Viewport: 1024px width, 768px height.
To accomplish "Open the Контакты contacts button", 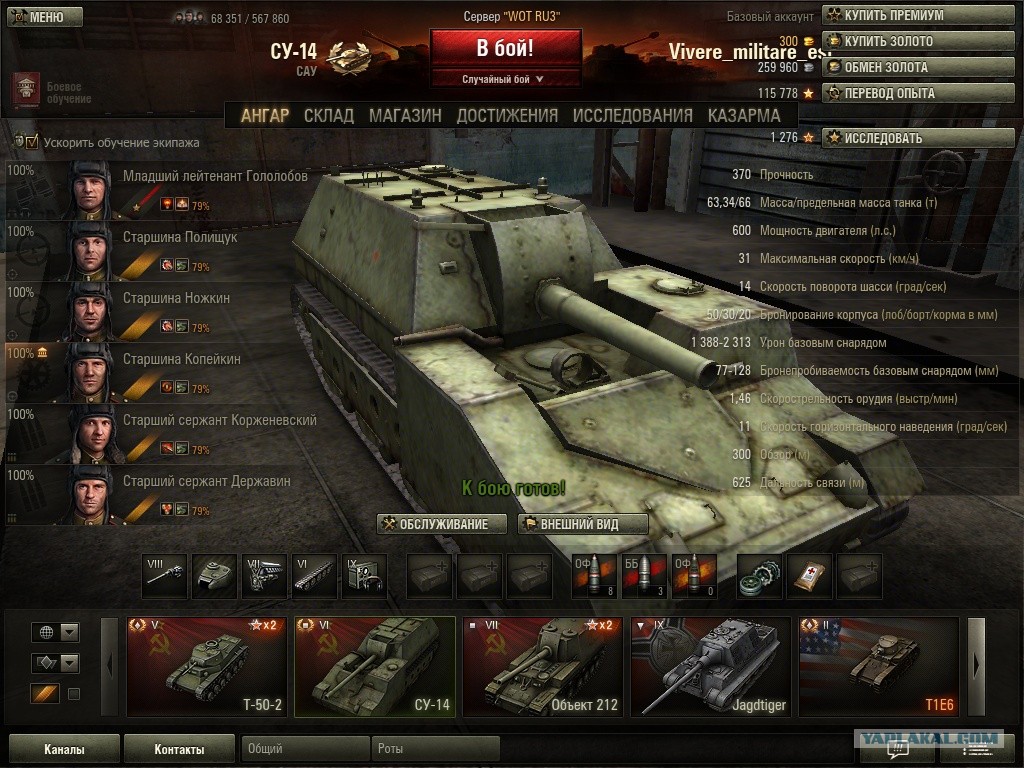I will pos(180,749).
